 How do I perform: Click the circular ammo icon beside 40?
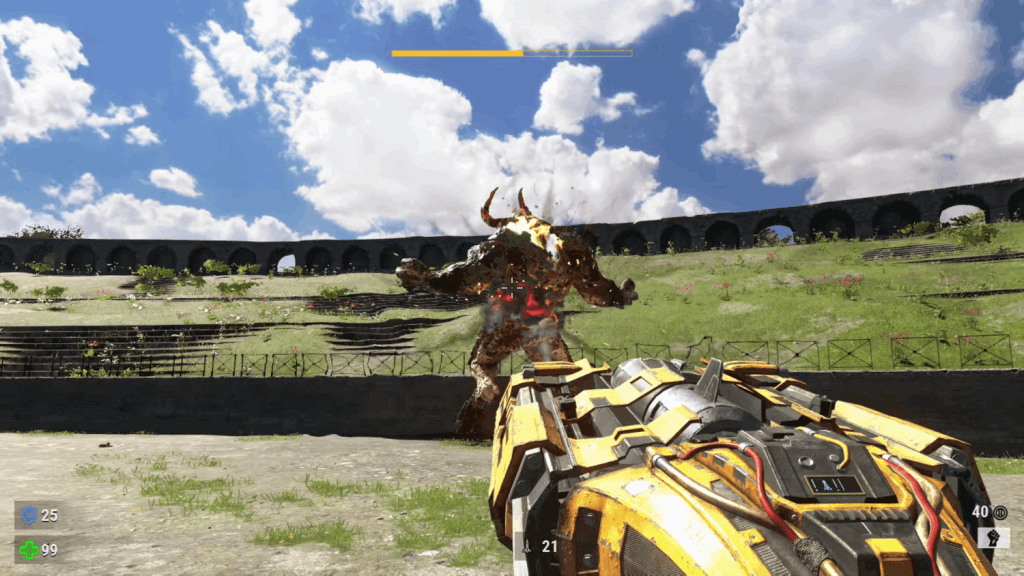(1000, 512)
